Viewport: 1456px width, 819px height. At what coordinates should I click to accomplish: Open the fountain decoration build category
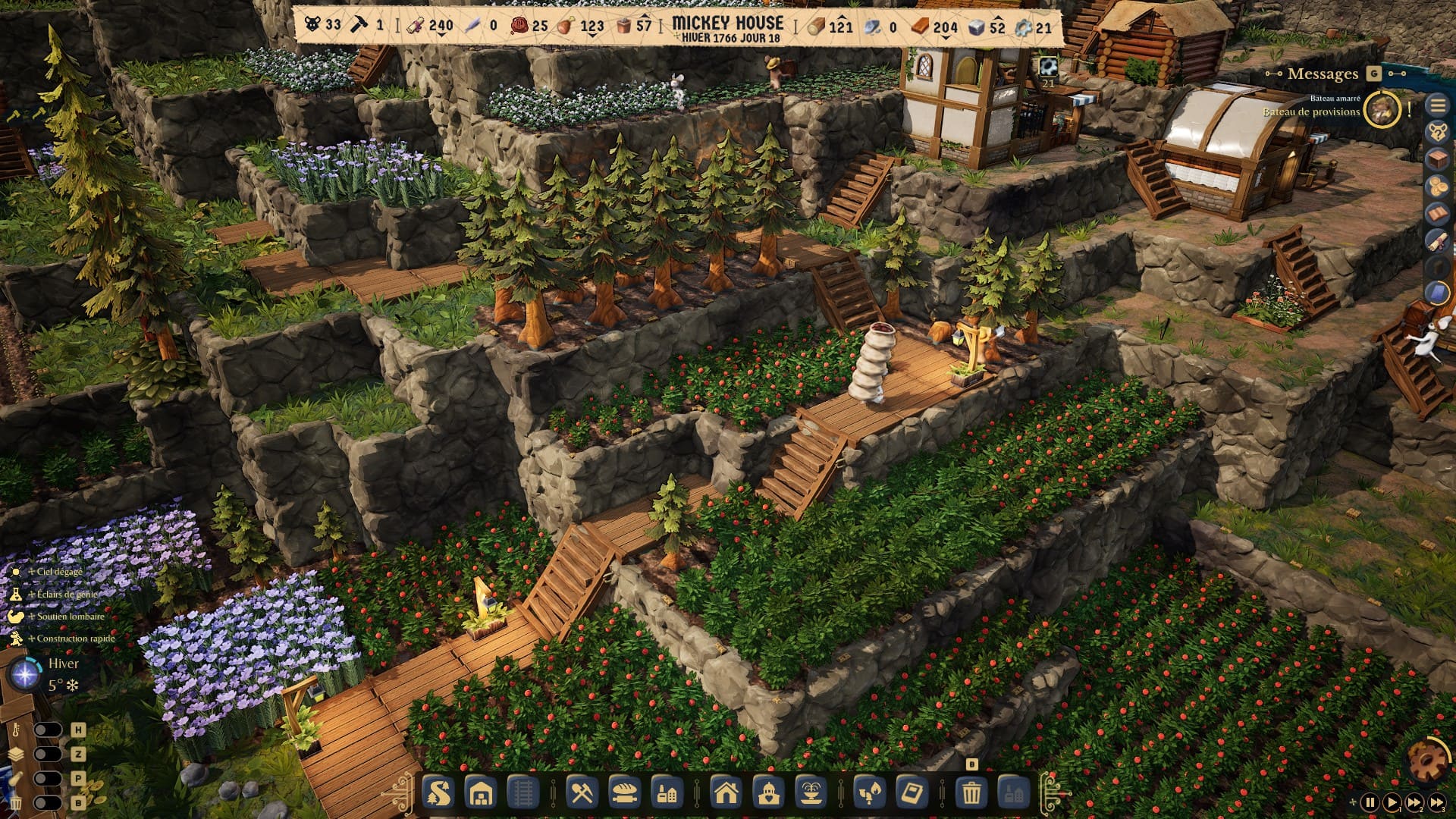point(811,794)
